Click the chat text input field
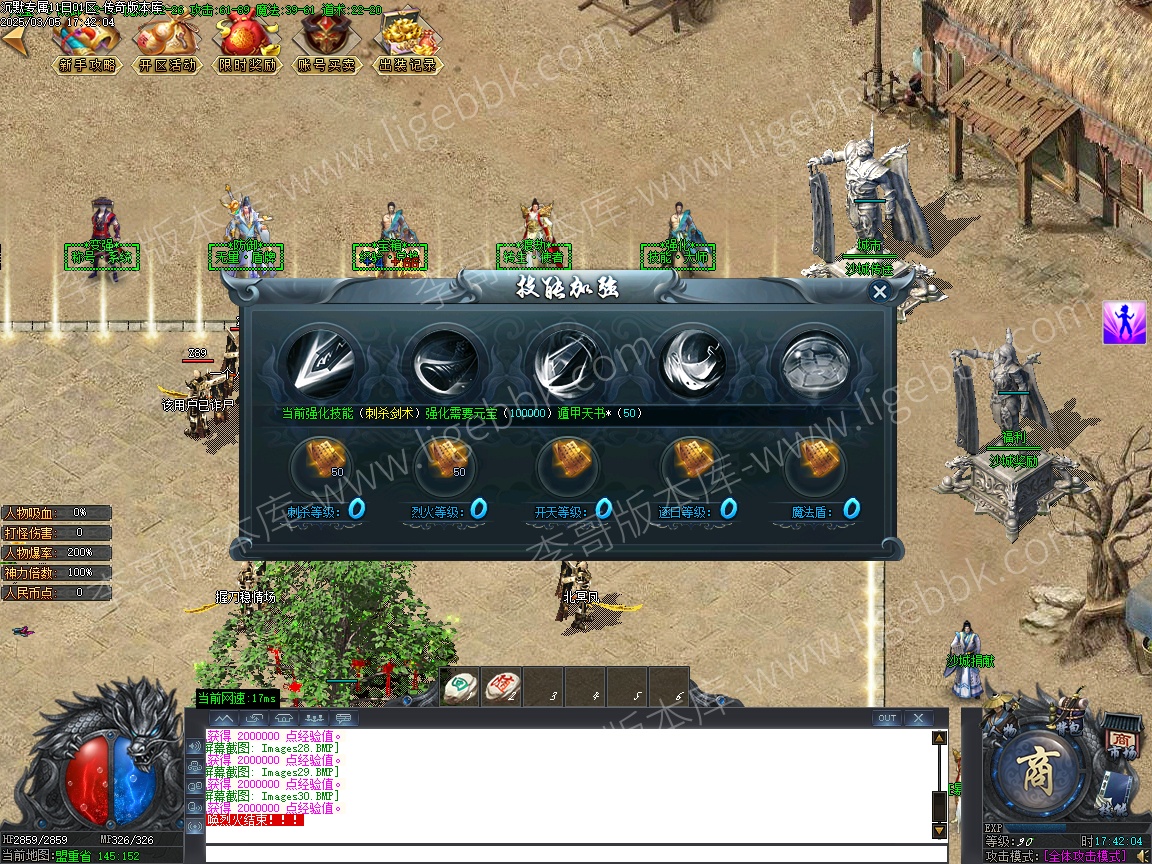The width and height of the screenshot is (1152, 864). [x=575, y=853]
